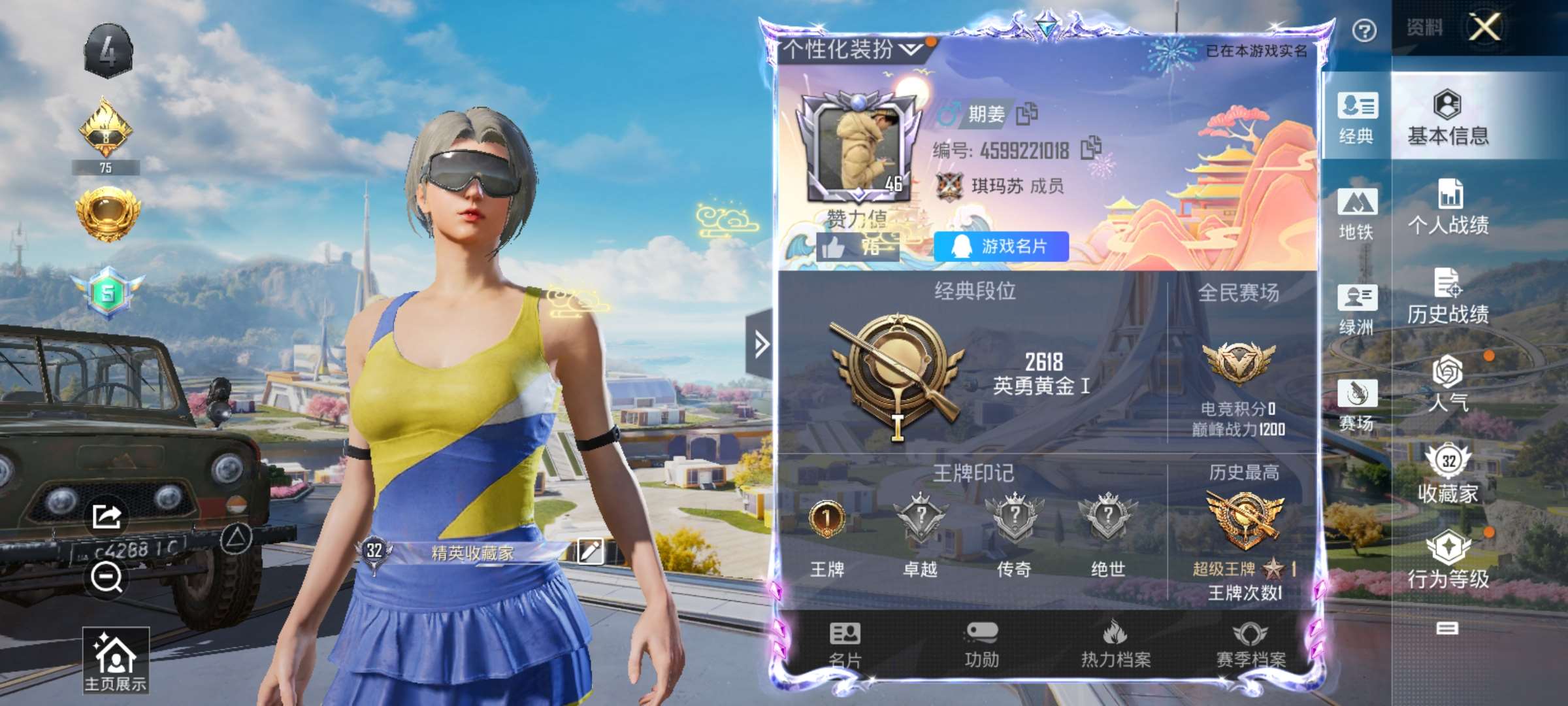Open the 收藏家 tab
Screen dimensions: 1568x706
(x=1448, y=475)
